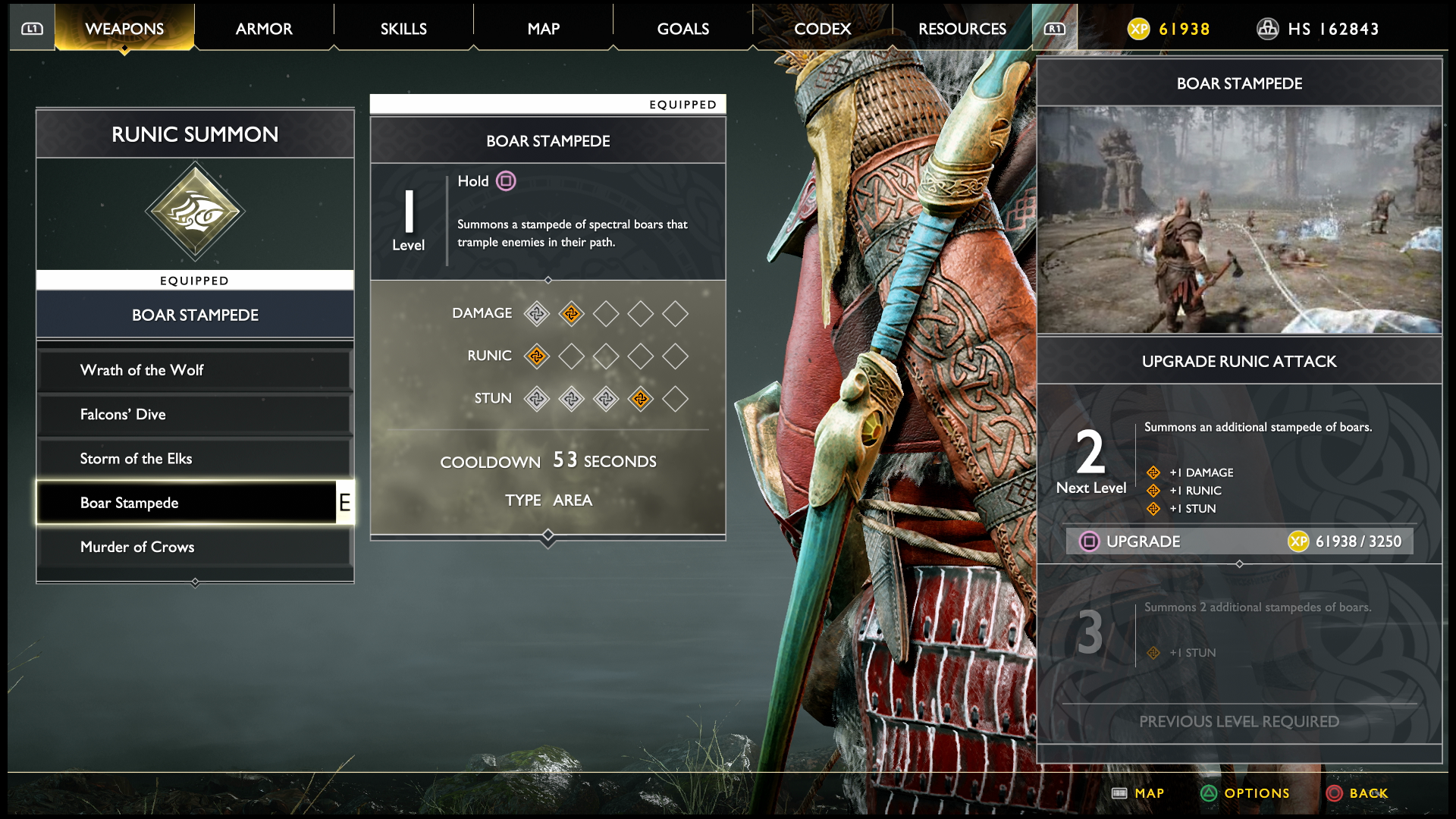
Task: Click the Runic Summon emblem icon
Action: (195, 212)
